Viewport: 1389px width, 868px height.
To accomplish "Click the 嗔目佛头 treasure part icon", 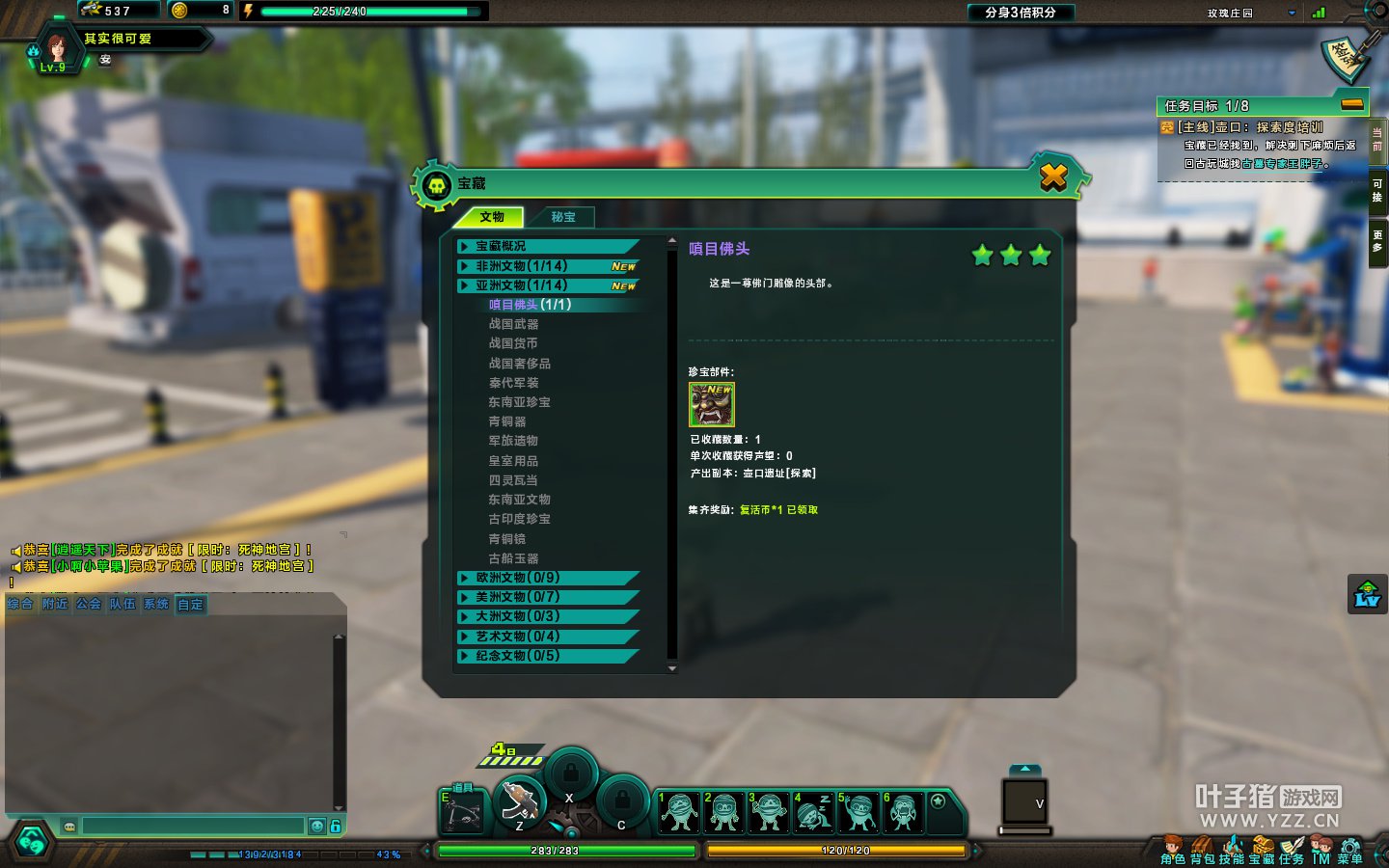I will click(712, 404).
